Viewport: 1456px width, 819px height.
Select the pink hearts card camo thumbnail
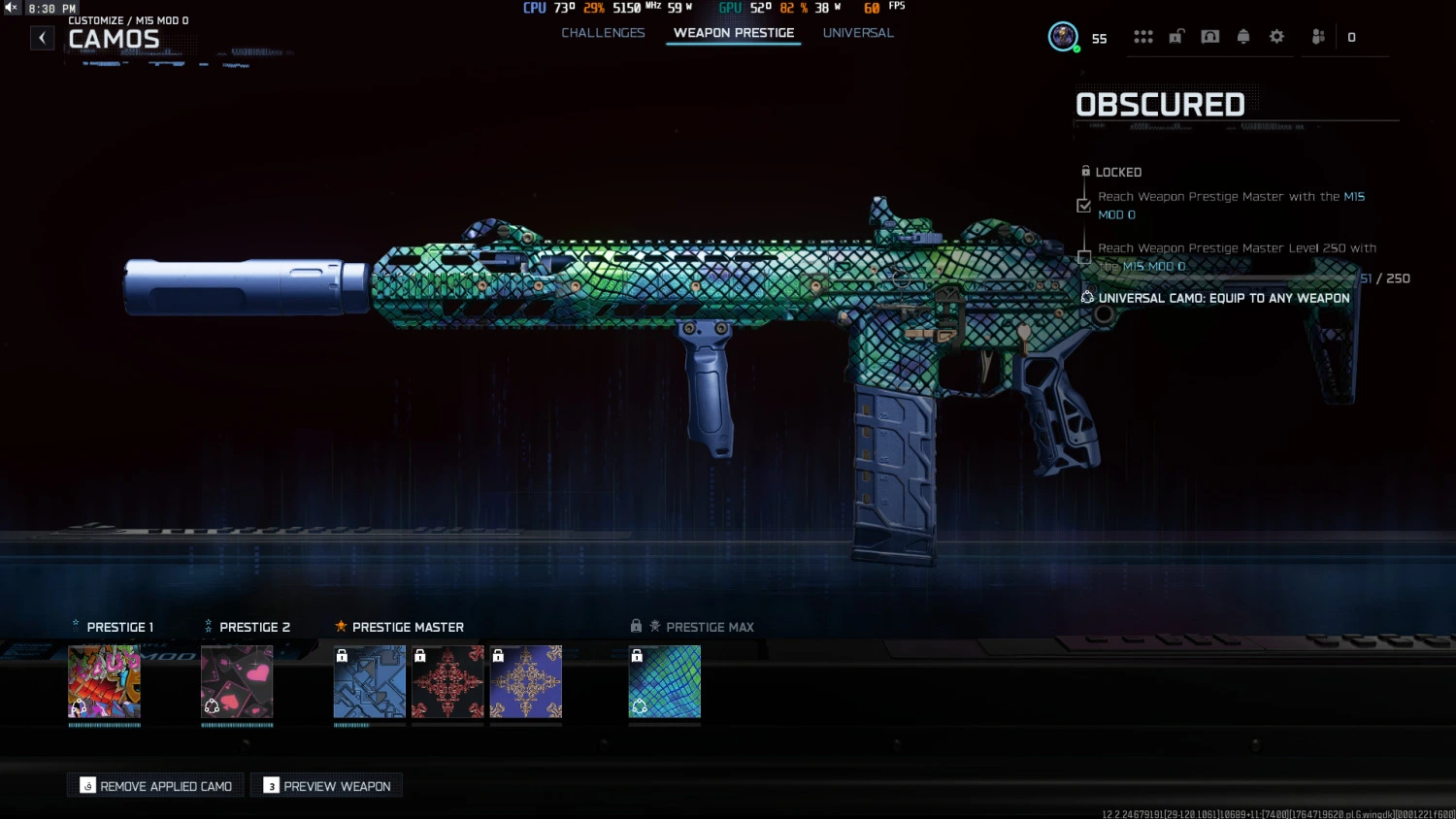[x=237, y=682]
